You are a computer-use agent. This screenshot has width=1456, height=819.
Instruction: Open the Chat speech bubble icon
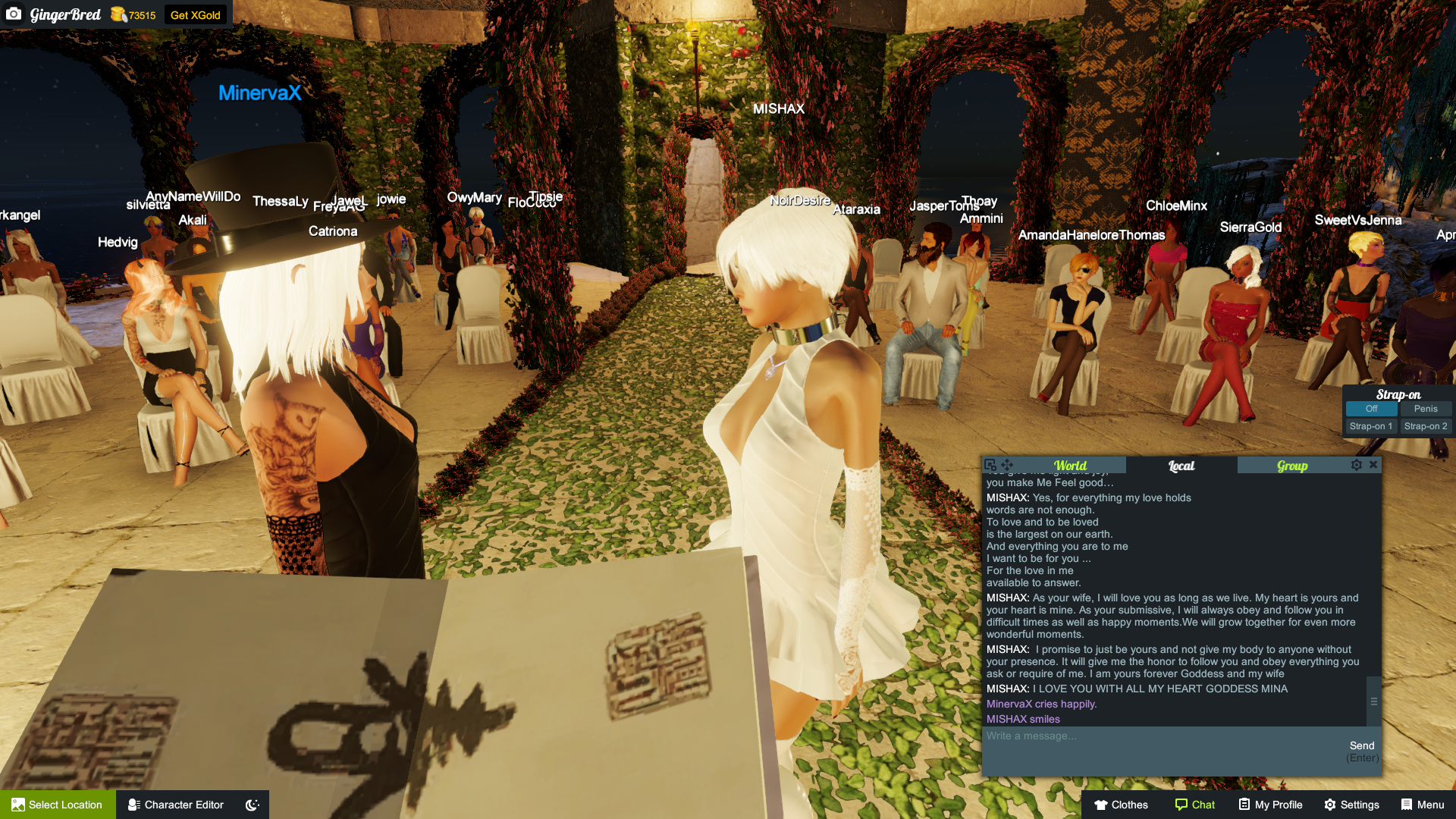[1195, 805]
